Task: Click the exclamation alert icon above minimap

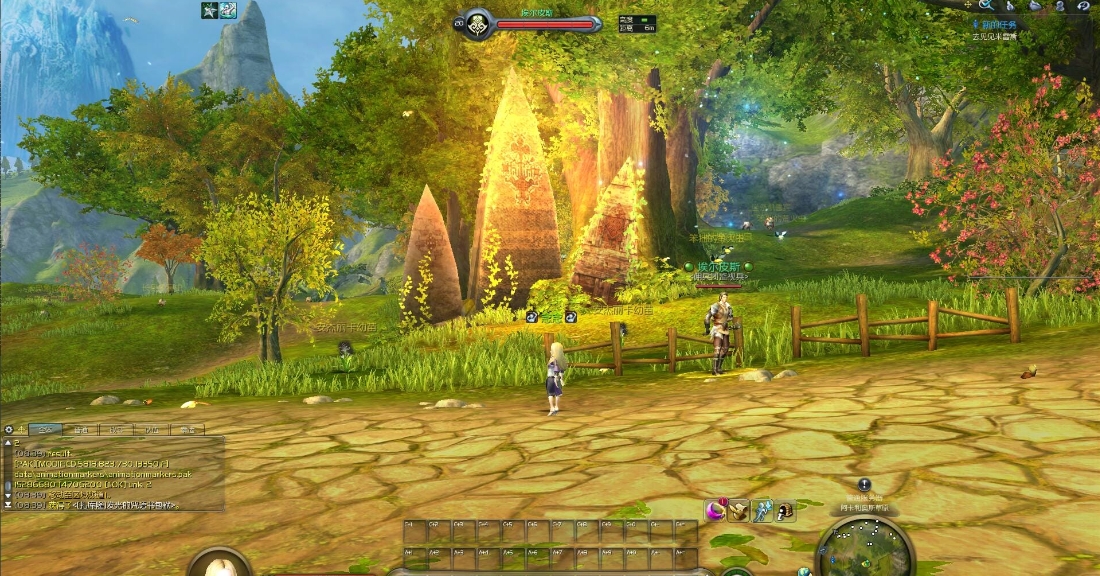Action: (x=864, y=484)
